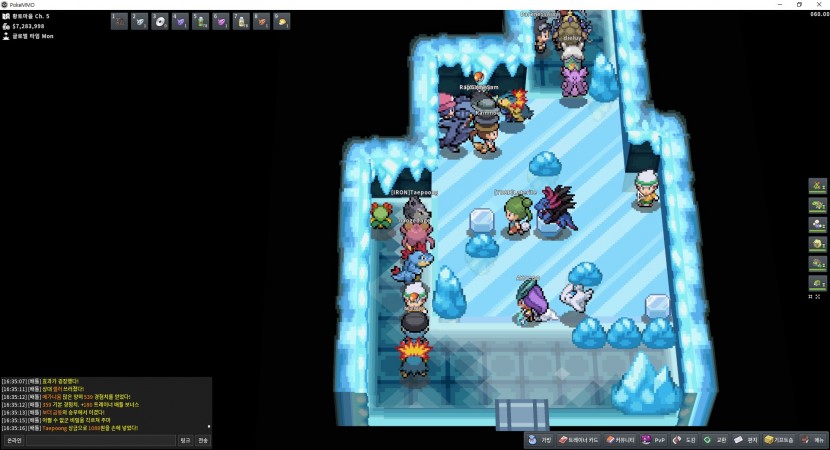The width and height of the screenshot is (830, 450).
Task: Open the PvP menu
Action: [655, 440]
